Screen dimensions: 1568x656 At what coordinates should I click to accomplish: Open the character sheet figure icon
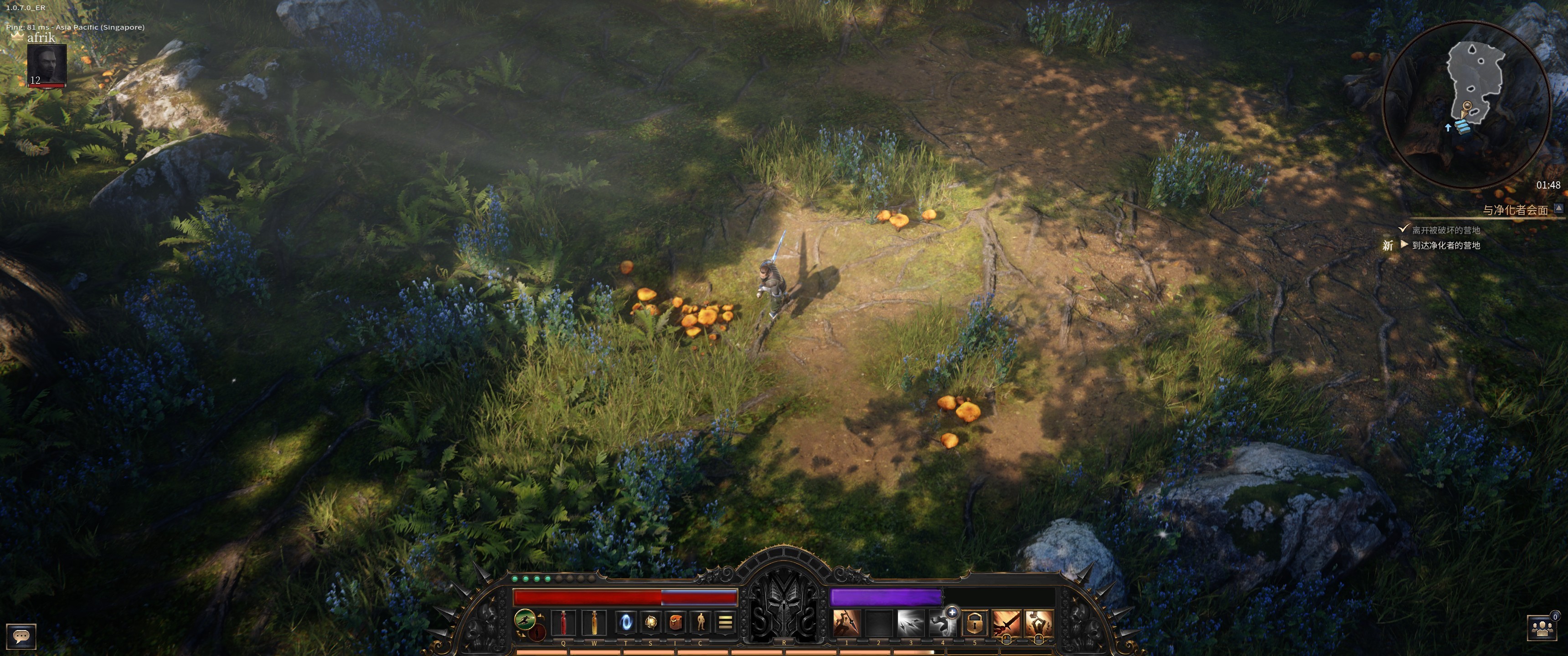(x=701, y=623)
